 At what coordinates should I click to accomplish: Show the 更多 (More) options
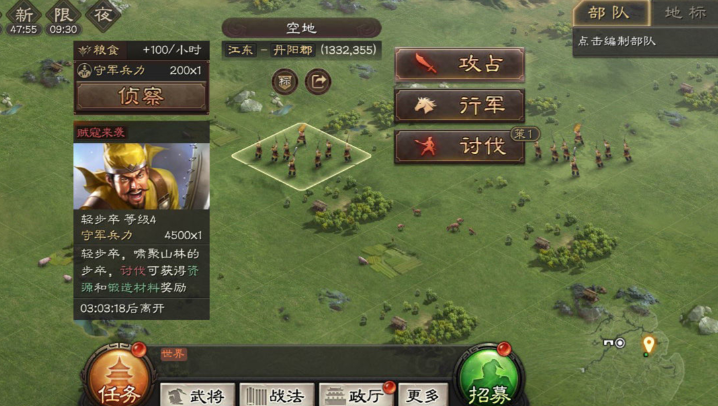tap(422, 395)
